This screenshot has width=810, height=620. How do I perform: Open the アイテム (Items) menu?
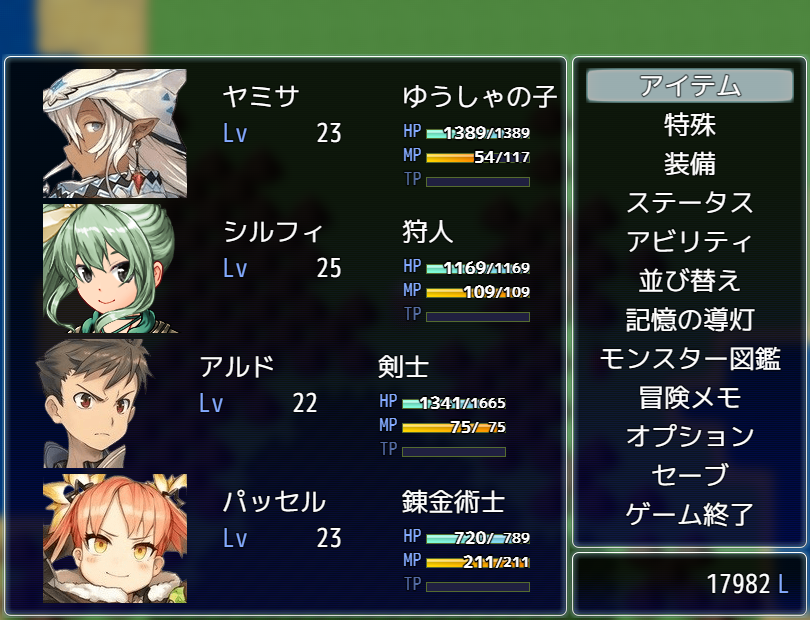[689, 86]
